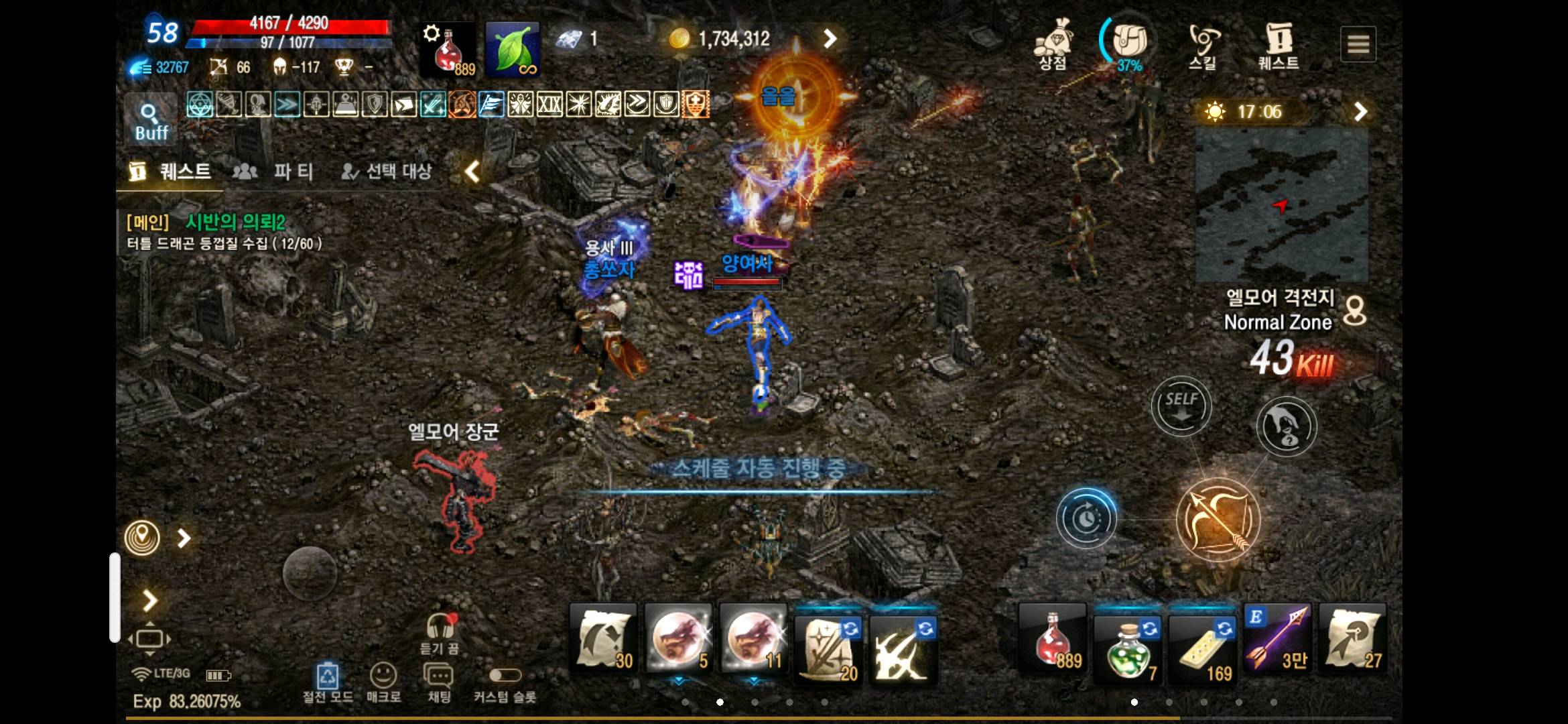Image resolution: width=1568 pixels, height=724 pixels.
Task: Expand the currency bar arrow next to gold
Action: click(x=831, y=39)
